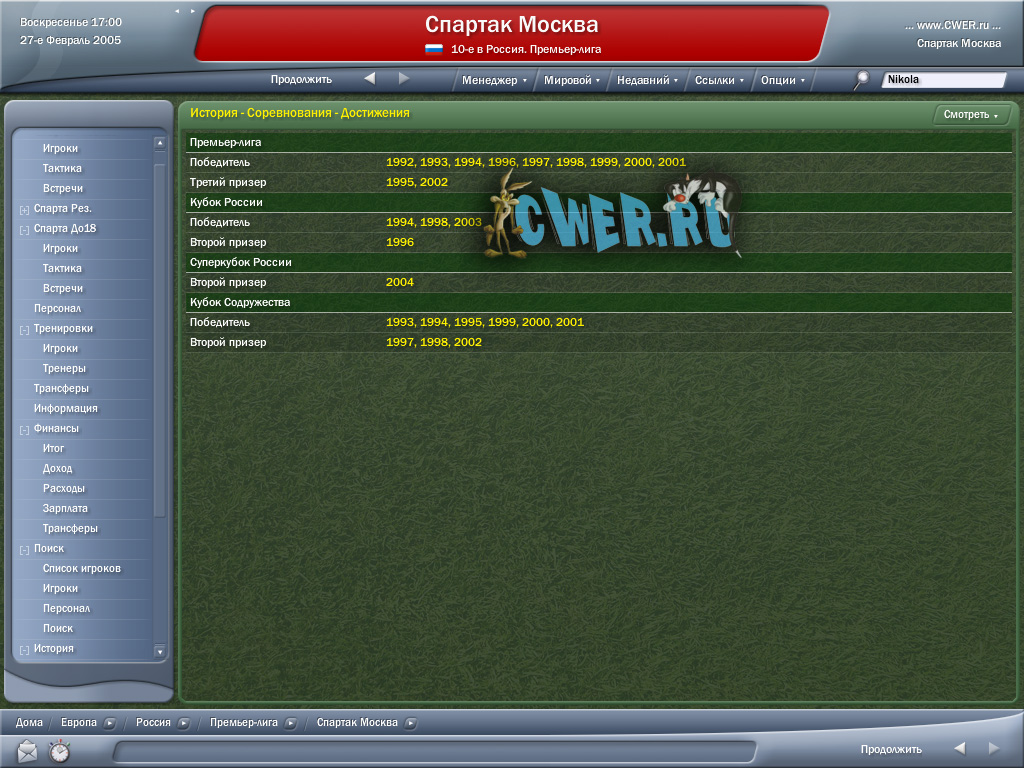This screenshot has width=1025, height=768.
Task: Open the Опции menu
Action: click(x=782, y=80)
